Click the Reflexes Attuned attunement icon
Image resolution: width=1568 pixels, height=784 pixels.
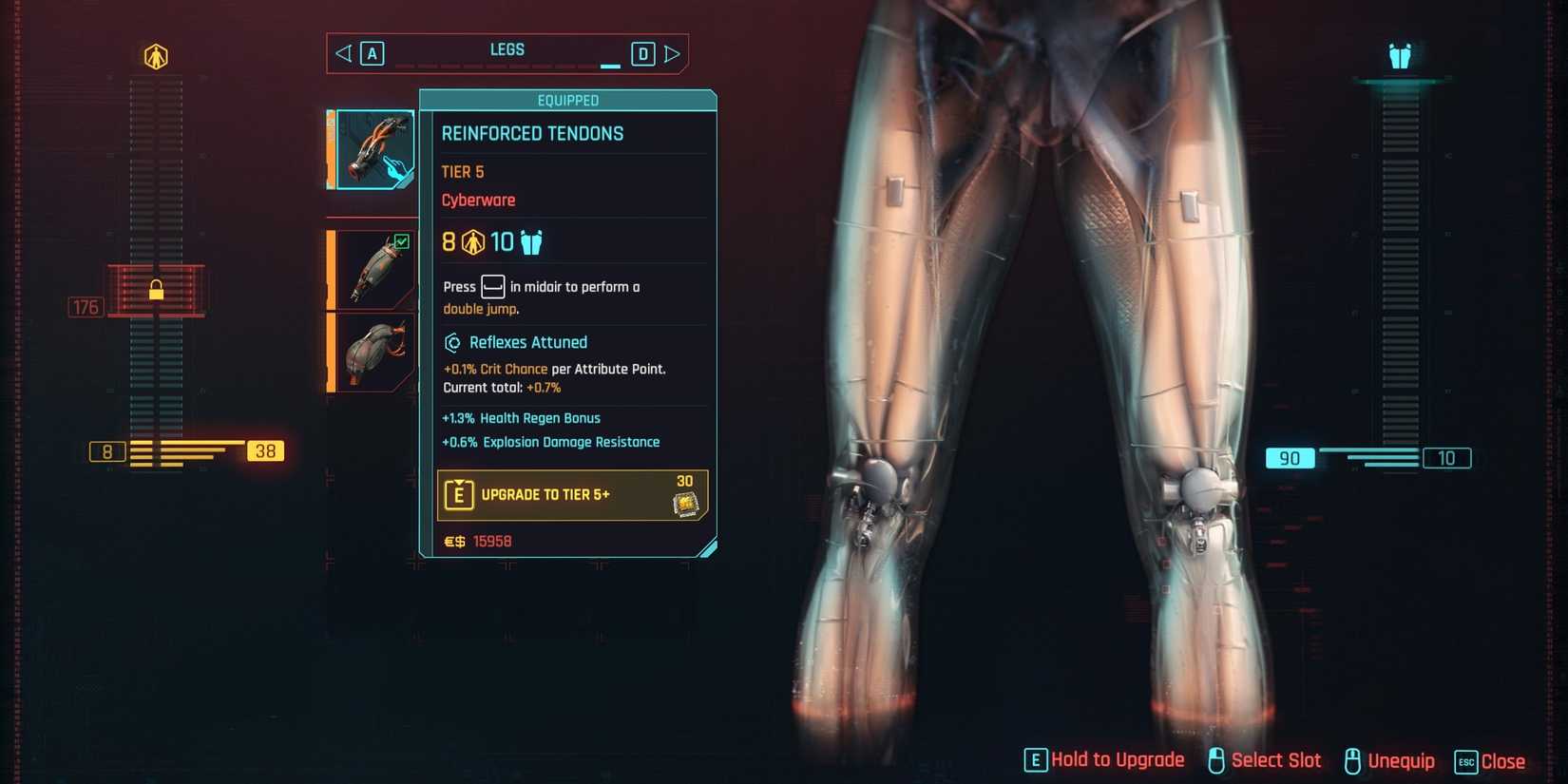pos(453,342)
